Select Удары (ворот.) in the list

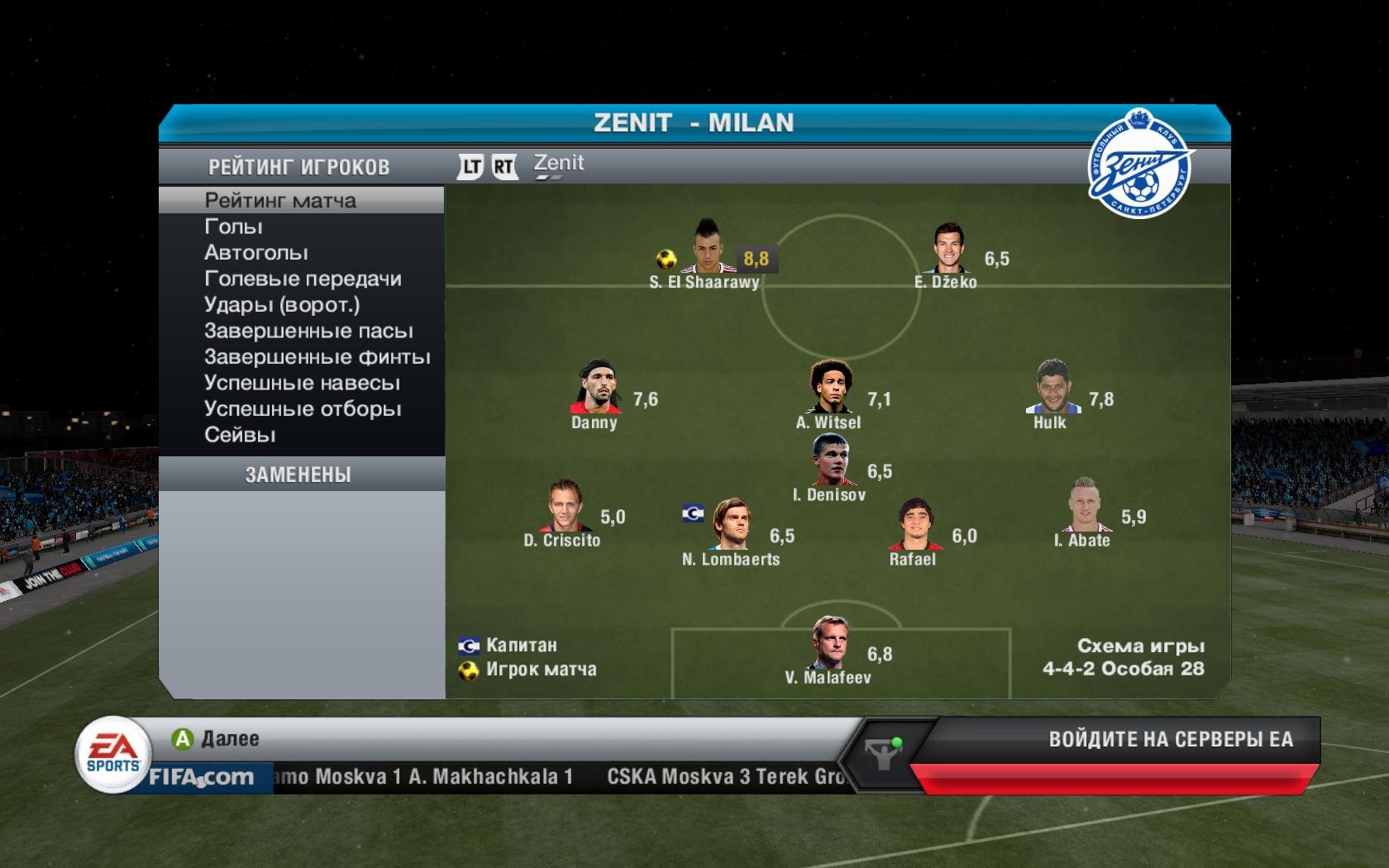pos(282,305)
